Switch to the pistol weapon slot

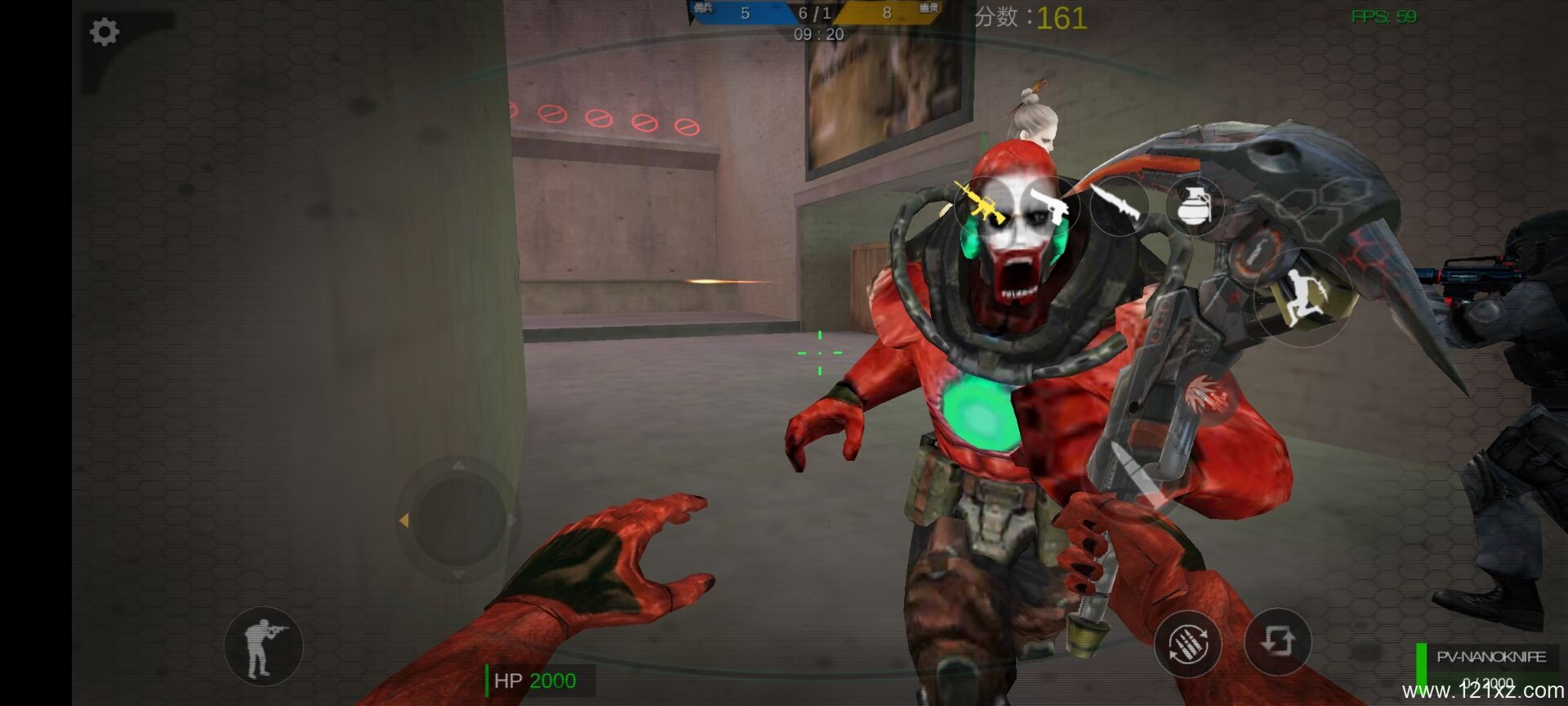coord(1049,205)
